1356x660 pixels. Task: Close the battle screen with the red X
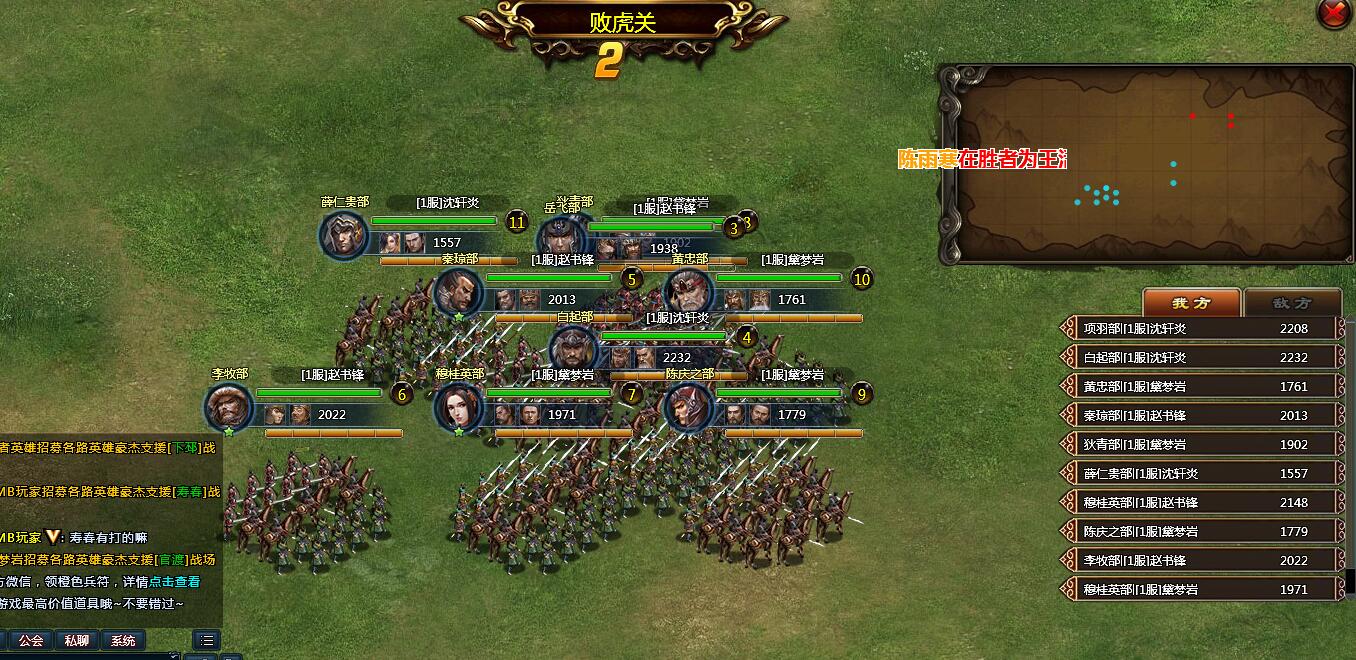point(1334,13)
